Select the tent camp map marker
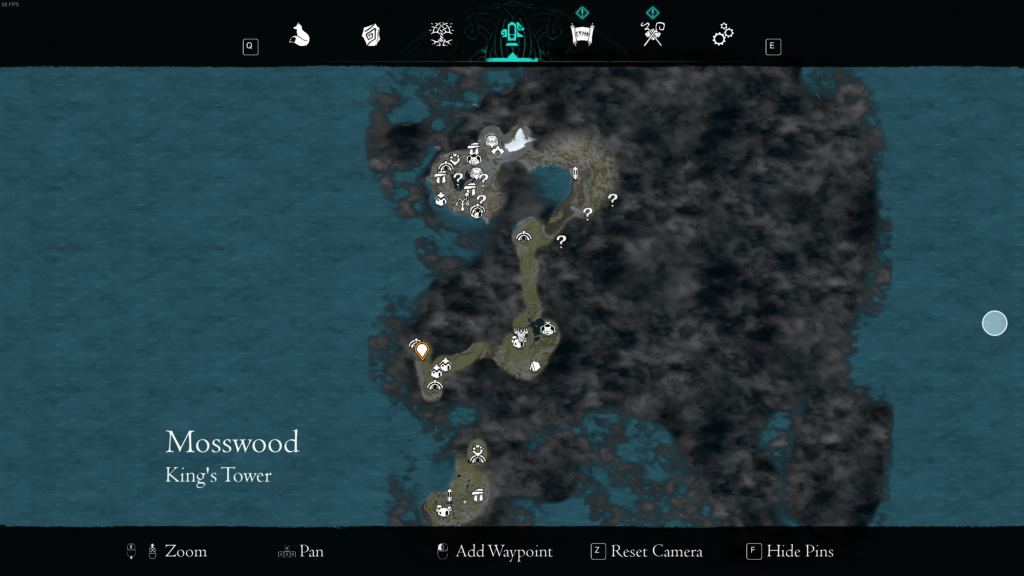This screenshot has height=576, width=1024. [x=535, y=366]
